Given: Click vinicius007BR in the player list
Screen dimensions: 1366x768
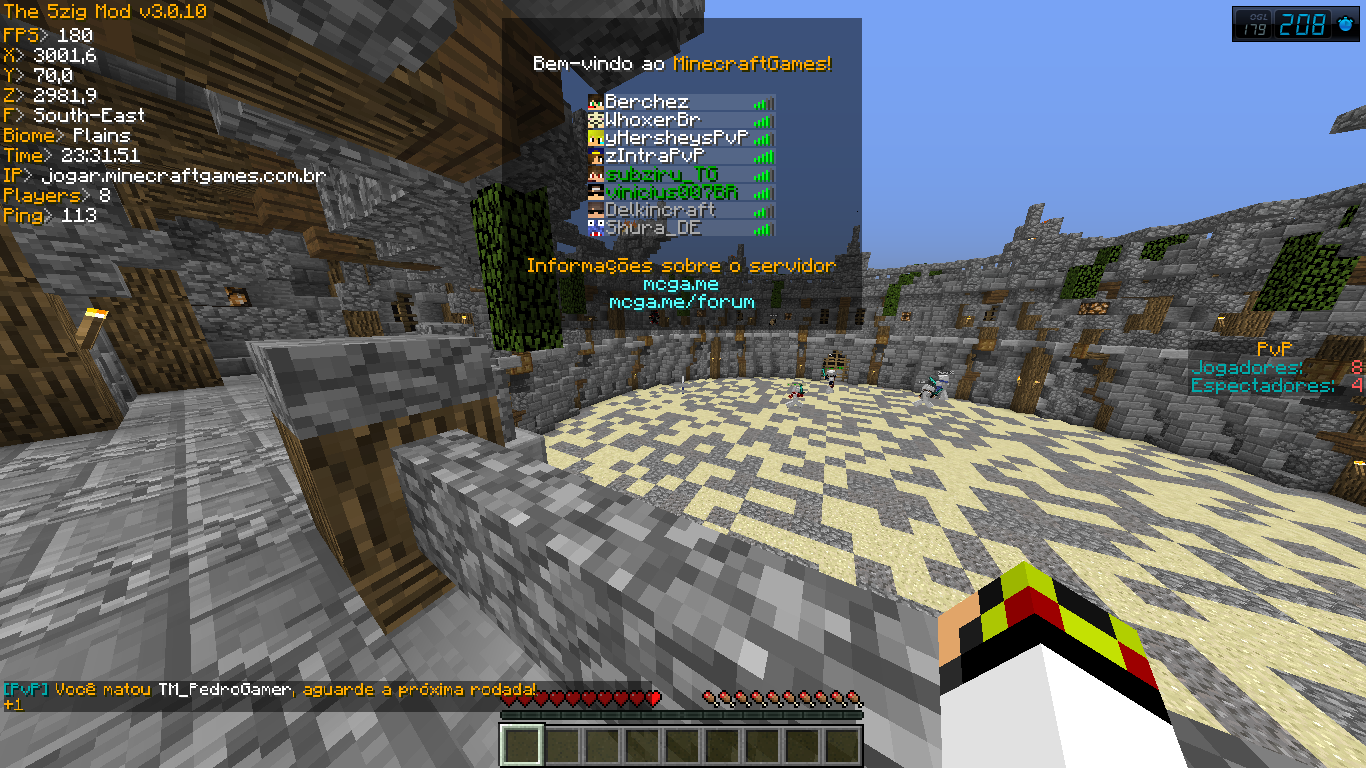Looking at the screenshot, I should tap(681, 192).
